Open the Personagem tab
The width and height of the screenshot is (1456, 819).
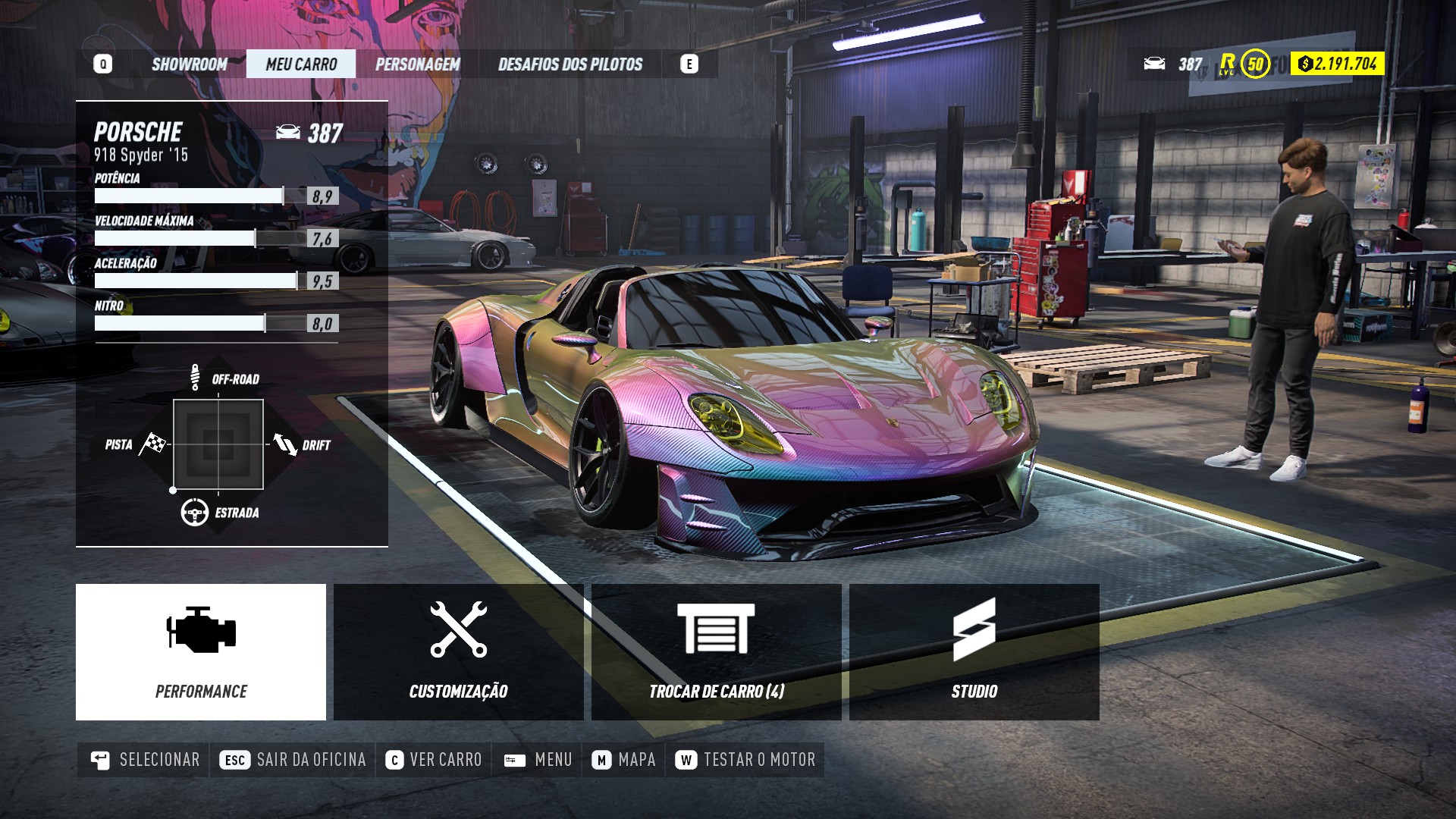point(417,64)
